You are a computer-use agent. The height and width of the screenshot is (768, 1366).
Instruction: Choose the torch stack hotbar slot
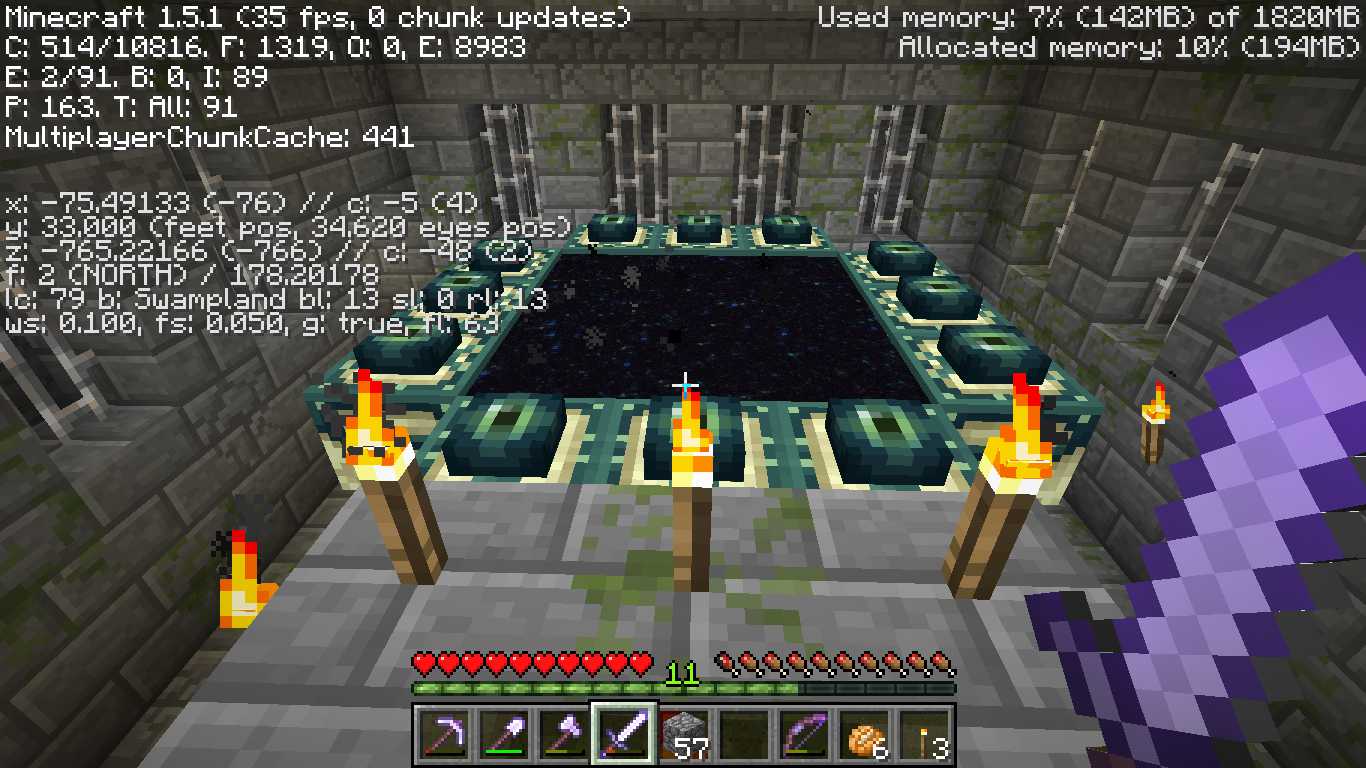[924, 736]
